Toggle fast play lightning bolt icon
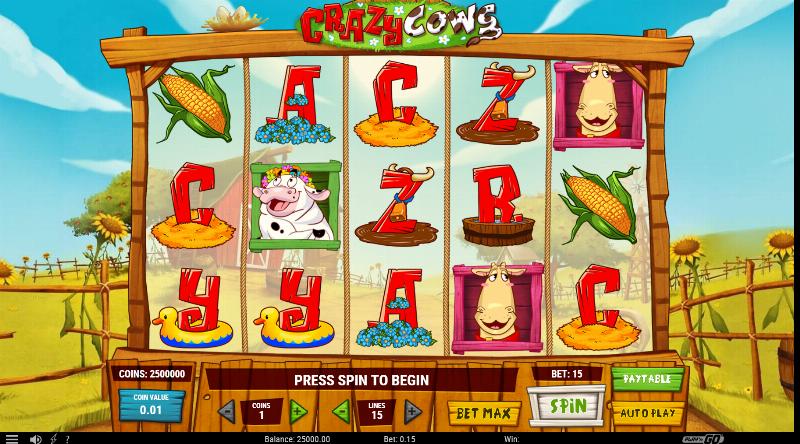This screenshot has height=444, width=800. click(x=52, y=438)
